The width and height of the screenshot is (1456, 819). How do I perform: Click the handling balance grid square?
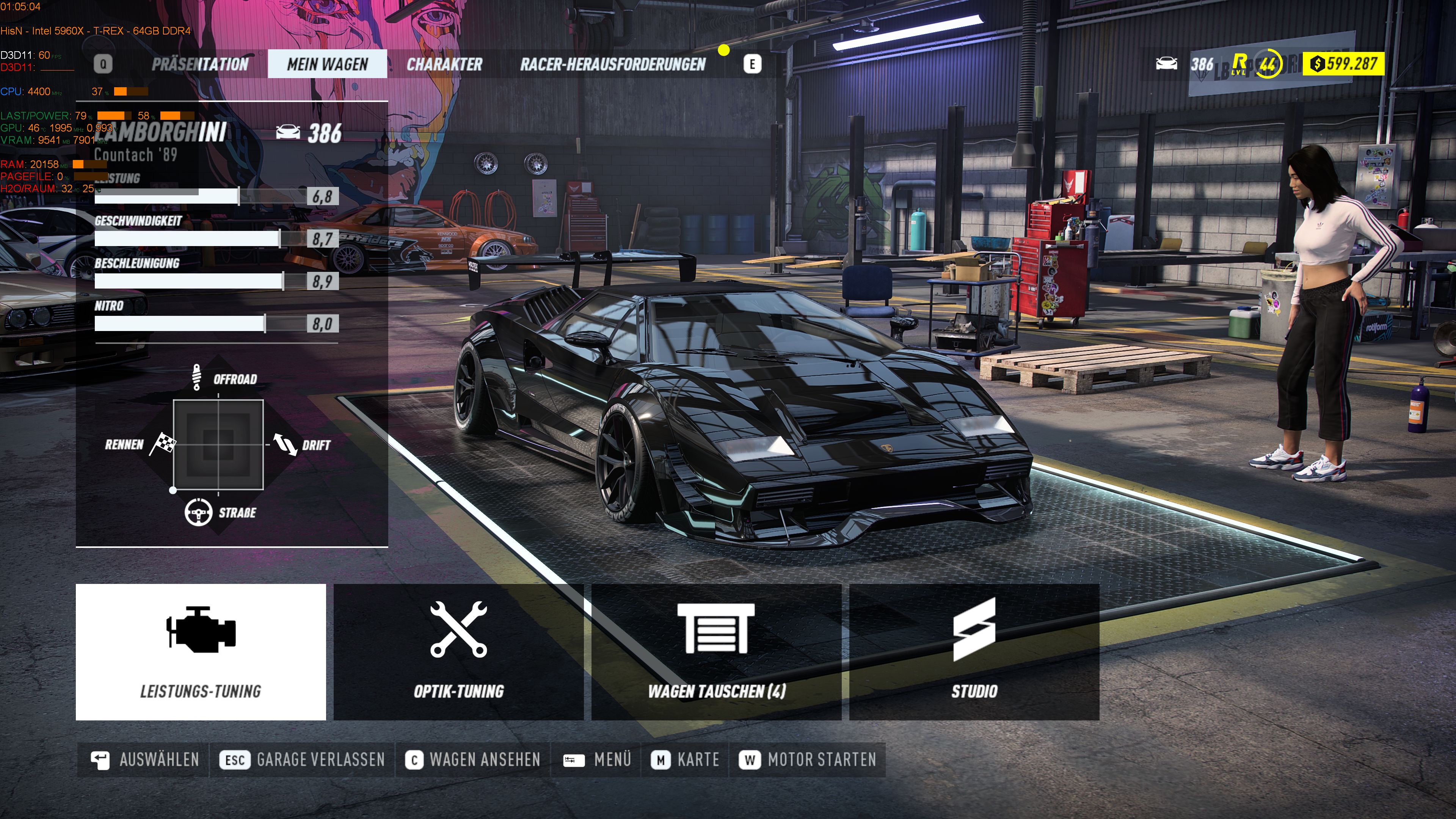[x=218, y=444]
